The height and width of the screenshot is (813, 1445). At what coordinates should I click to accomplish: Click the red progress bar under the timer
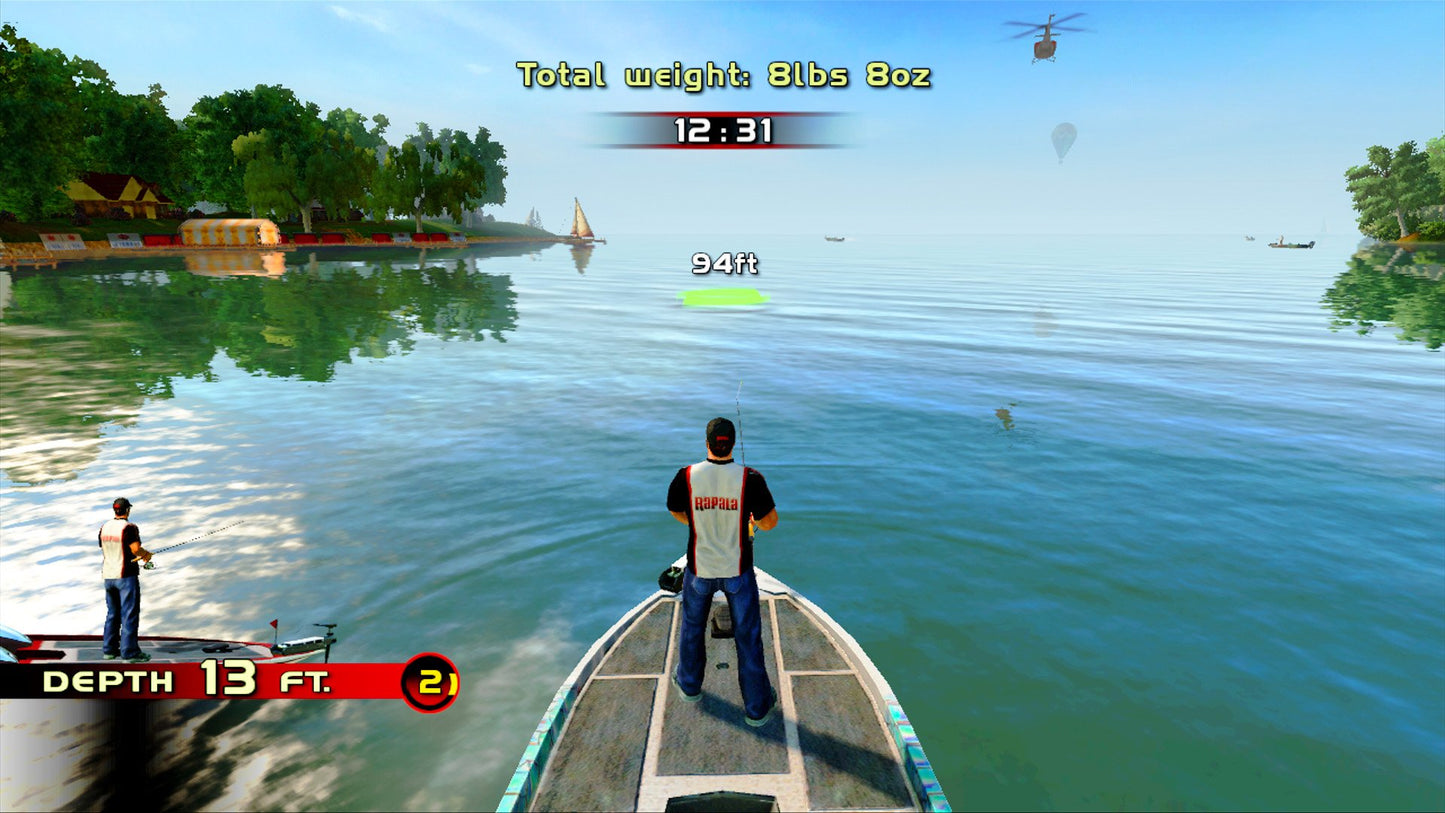[x=722, y=145]
